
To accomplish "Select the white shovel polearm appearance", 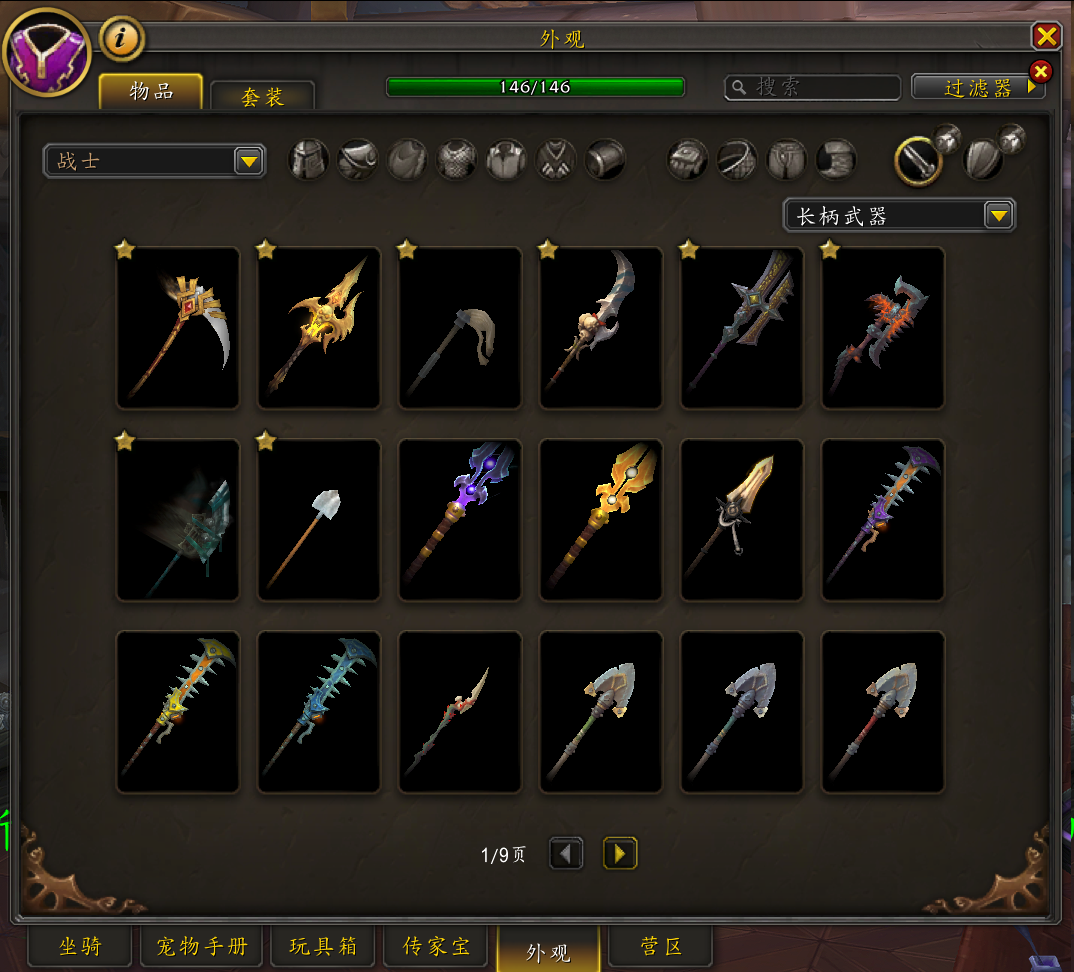I will [x=319, y=520].
